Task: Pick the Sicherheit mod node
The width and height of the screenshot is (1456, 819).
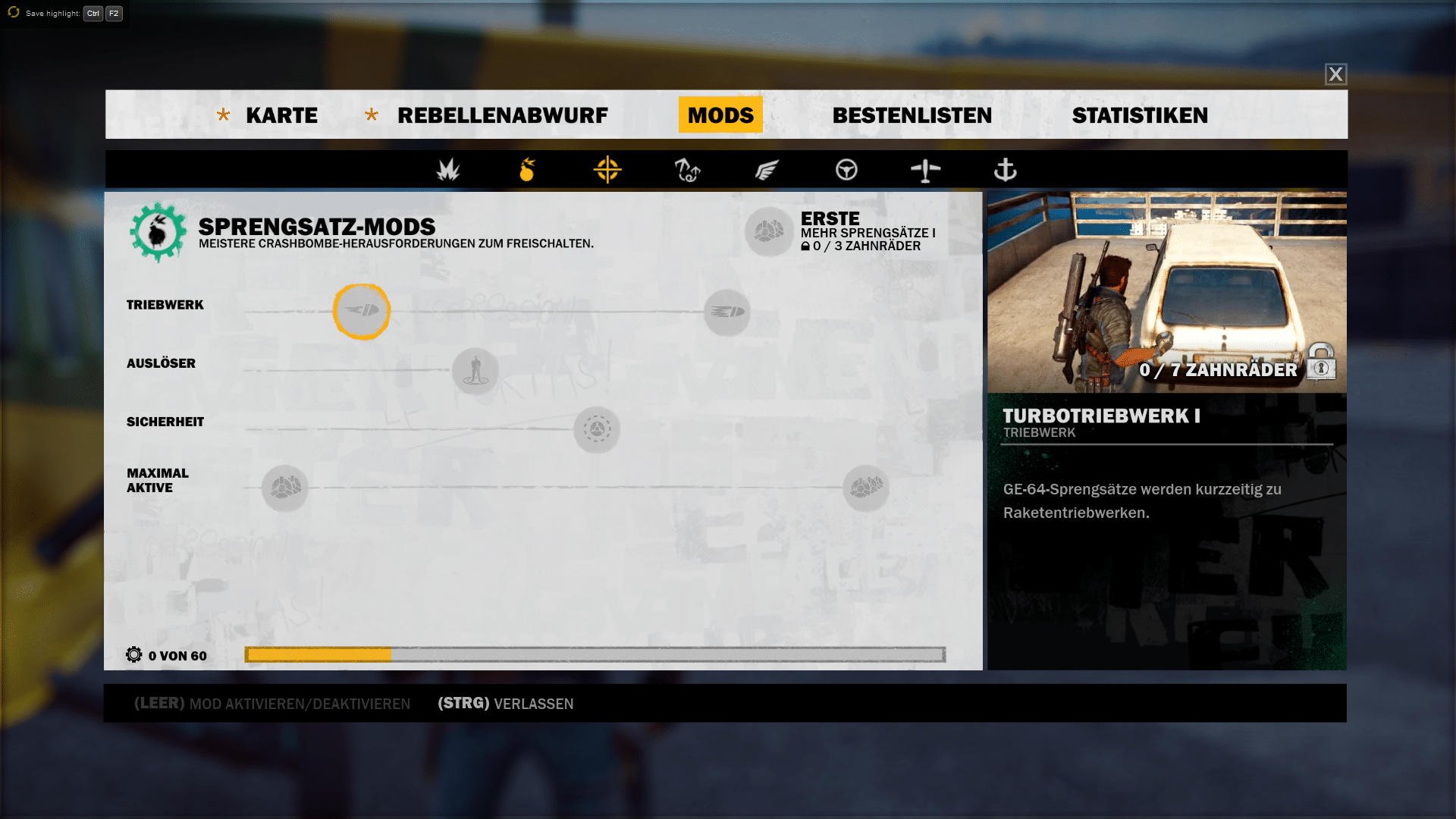Action: [x=597, y=429]
